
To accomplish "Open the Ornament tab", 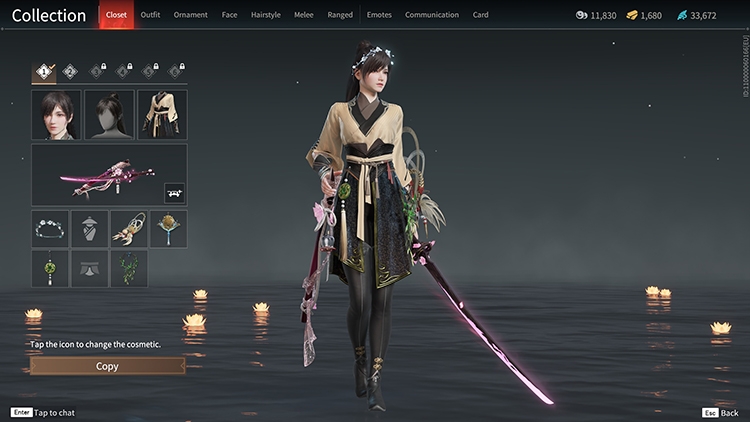I will click(x=190, y=15).
